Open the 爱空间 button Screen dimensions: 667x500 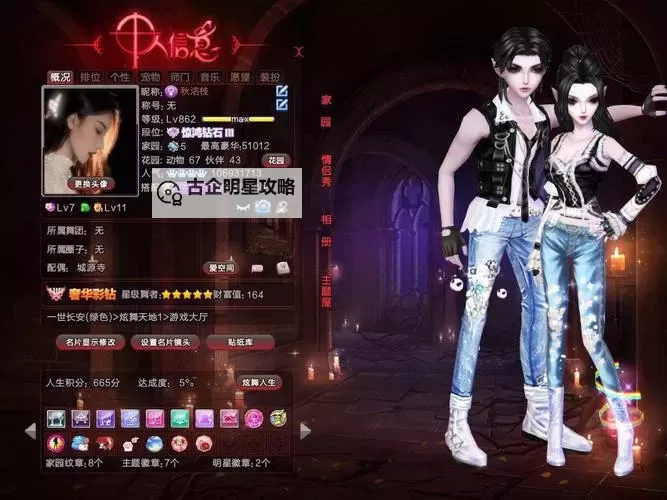point(220,268)
